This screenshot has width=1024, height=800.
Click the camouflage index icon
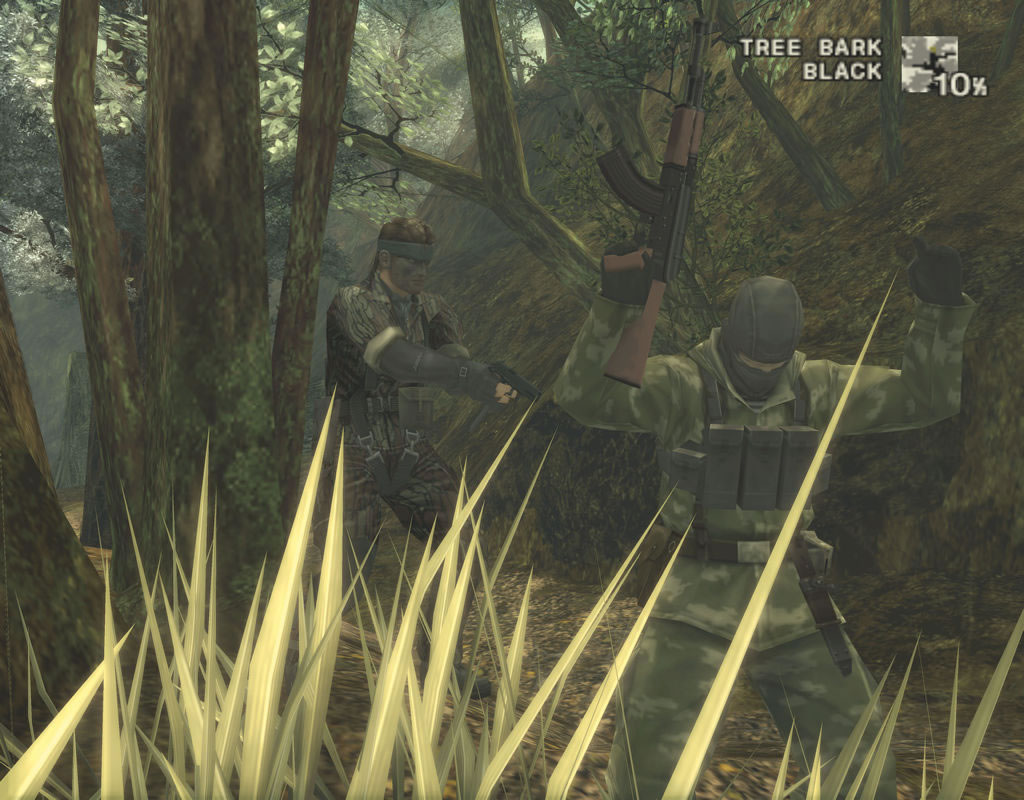[929, 64]
